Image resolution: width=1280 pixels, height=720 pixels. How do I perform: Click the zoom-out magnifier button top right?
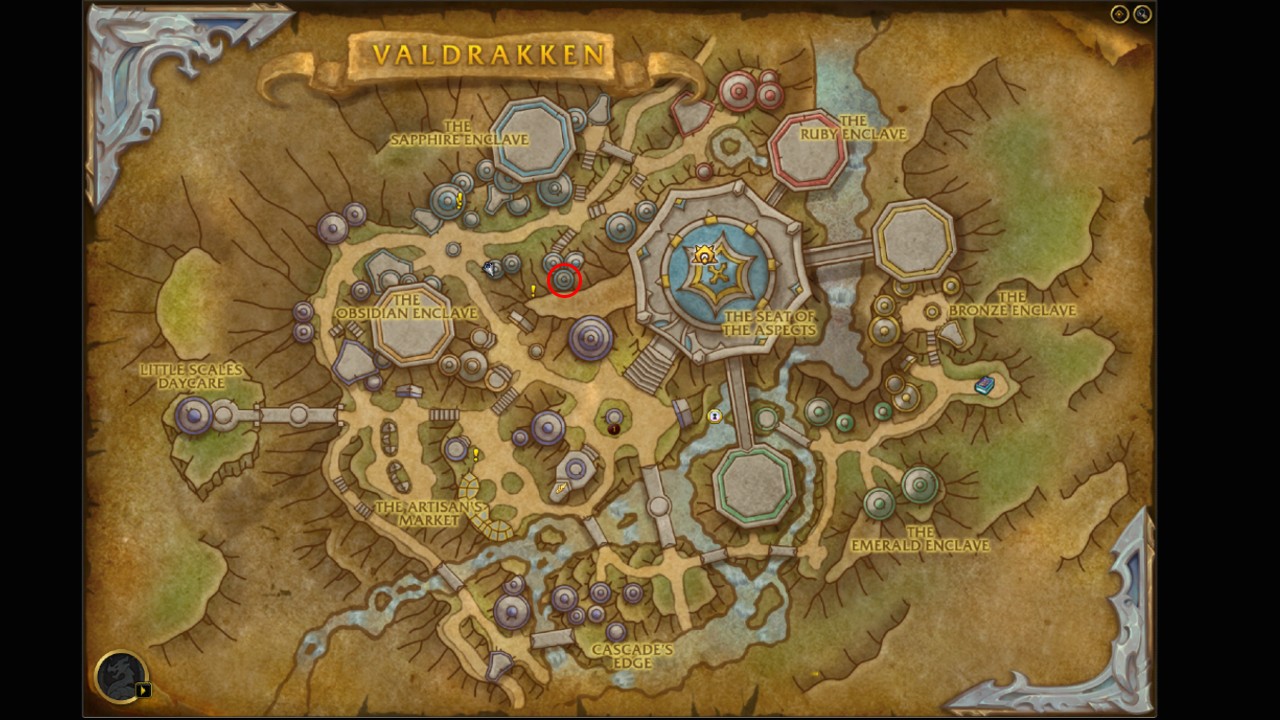pos(1142,14)
